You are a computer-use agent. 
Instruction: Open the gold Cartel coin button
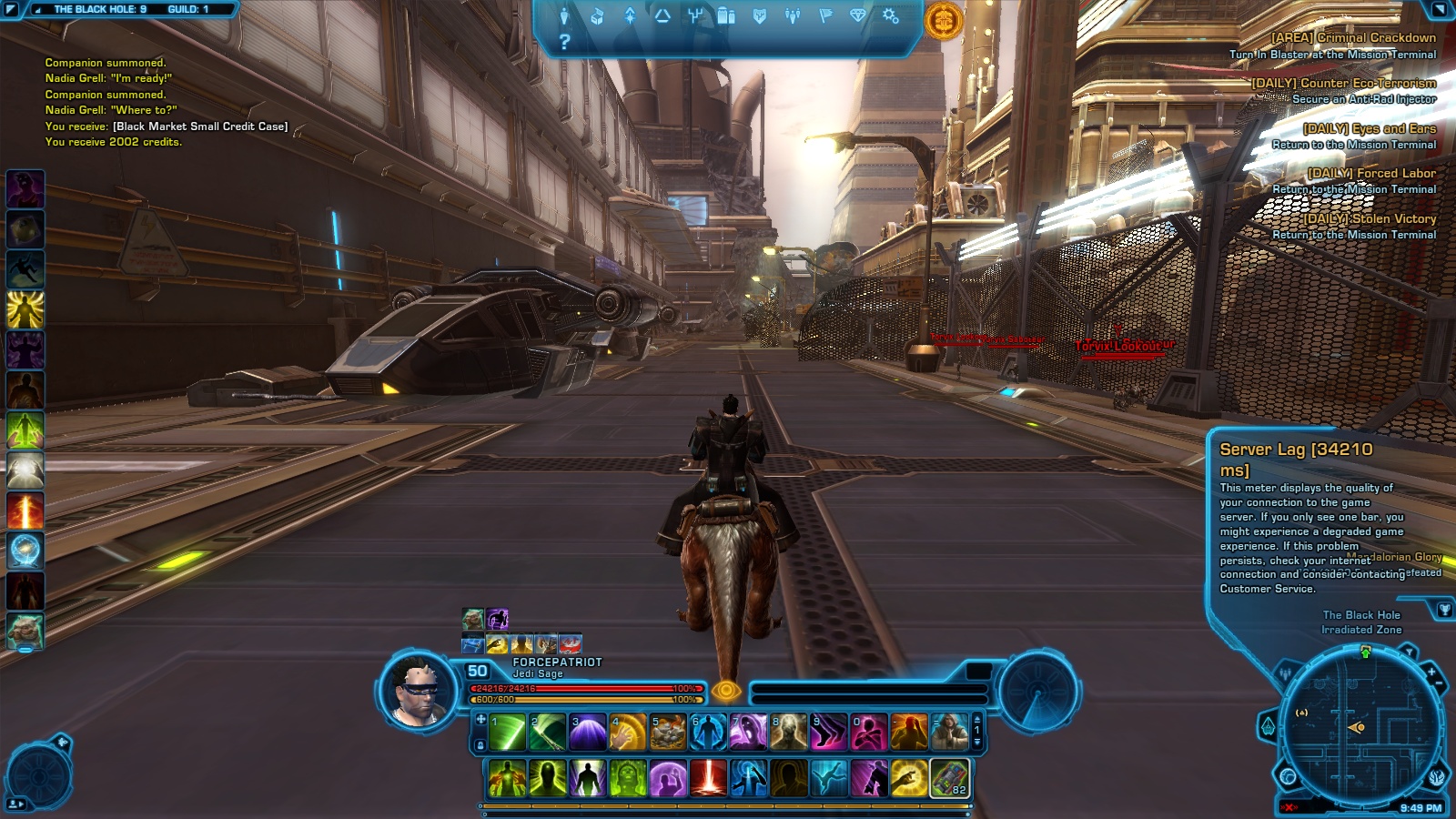pyautogui.click(x=944, y=19)
